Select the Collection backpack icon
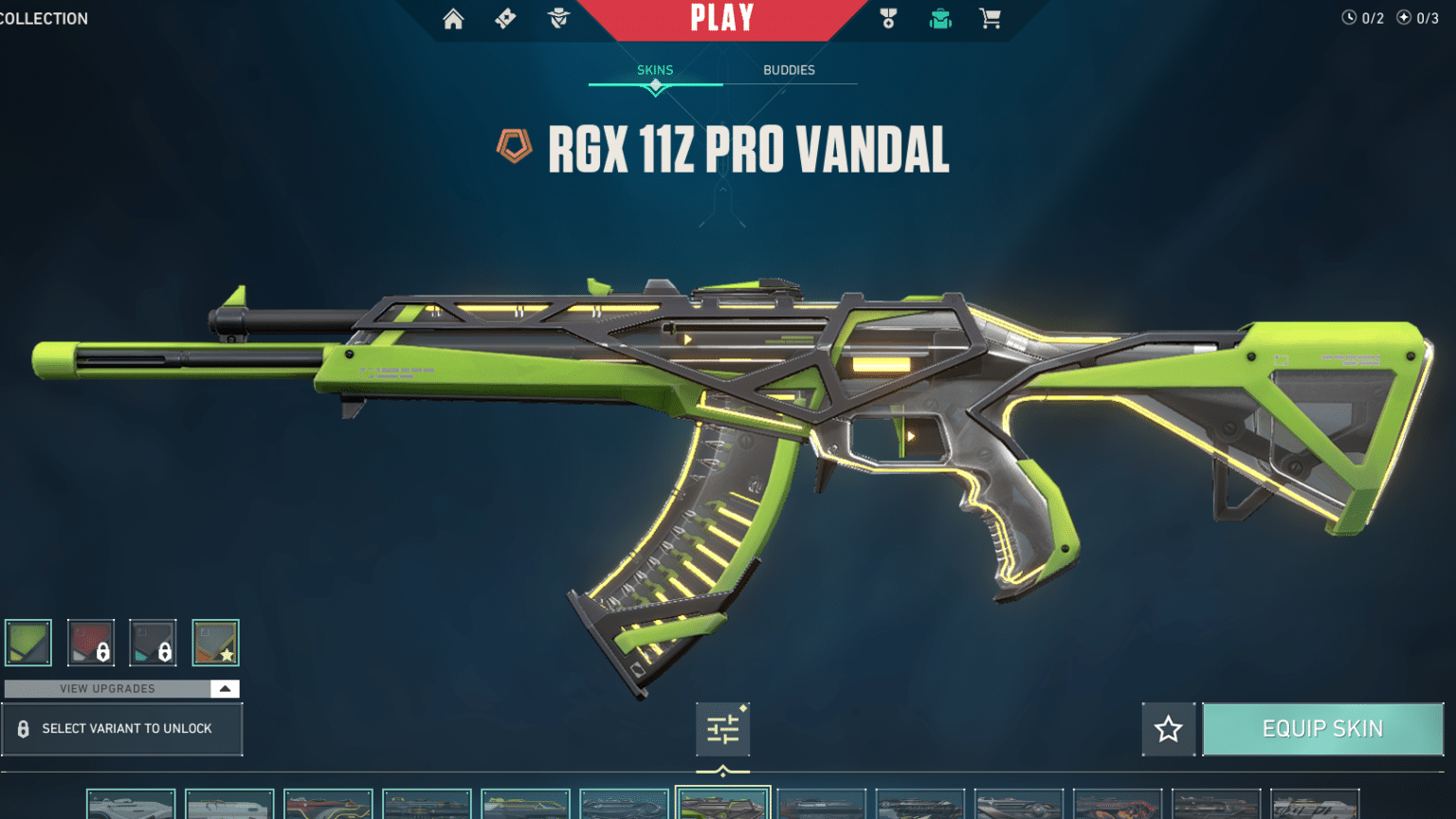 [939, 19]
